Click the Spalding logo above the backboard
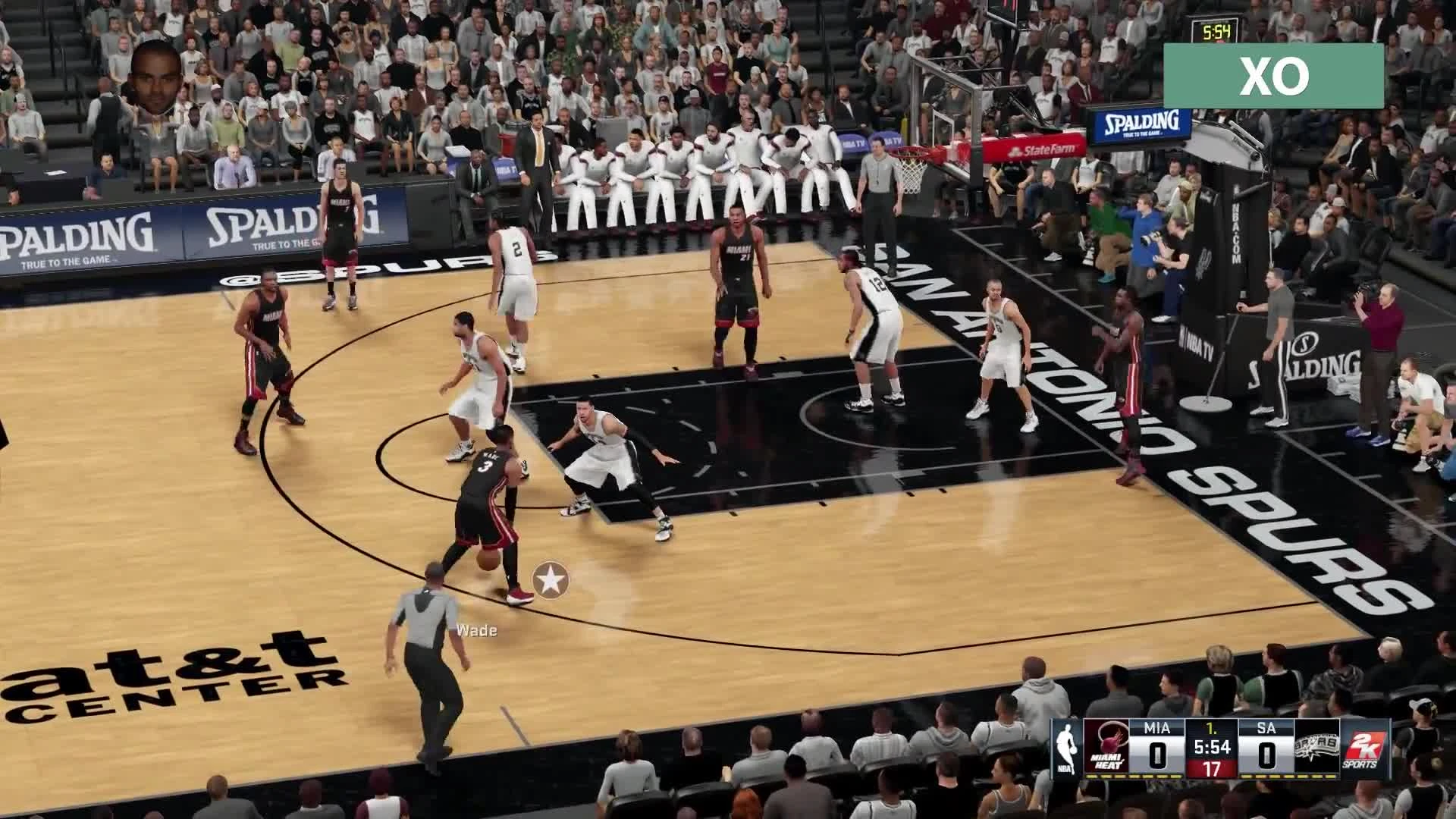Image resolution: width=1456 pixels, height=819 pixels. click(1141, 124)
